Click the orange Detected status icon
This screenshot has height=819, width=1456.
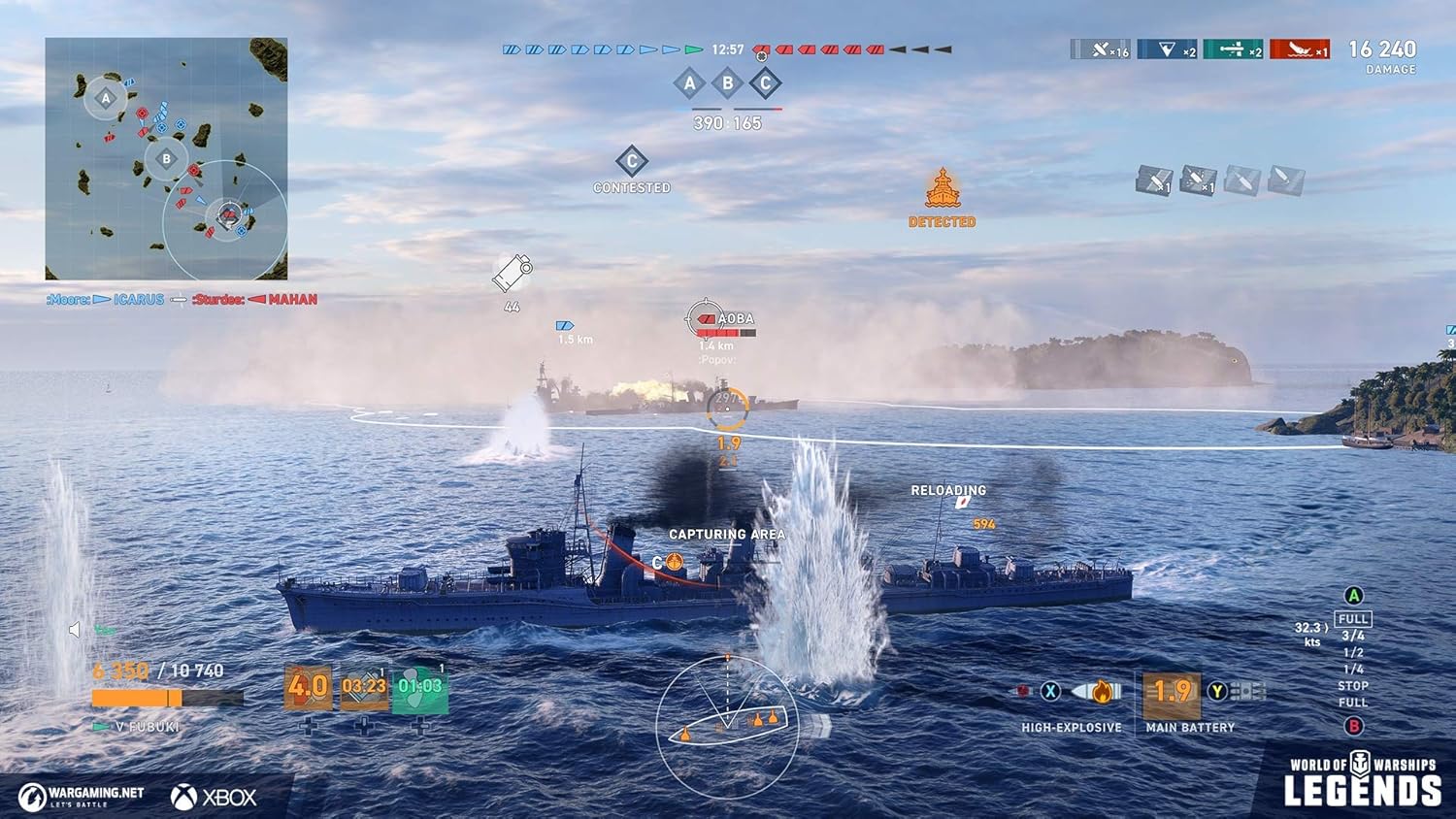(942, 191)
